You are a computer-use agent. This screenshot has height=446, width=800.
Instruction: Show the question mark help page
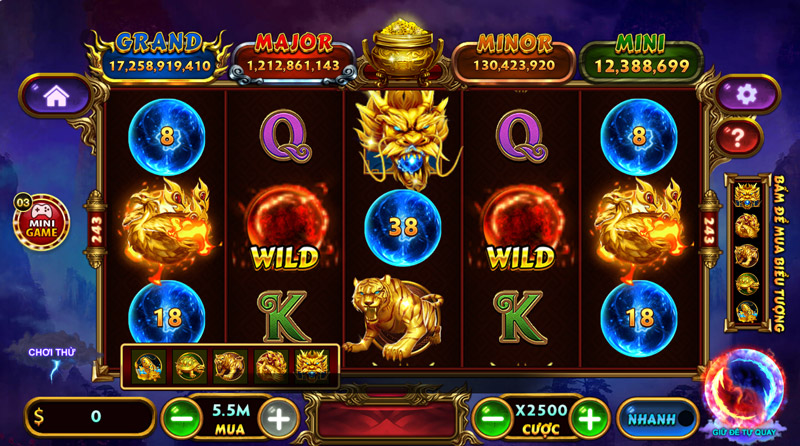[x=743, y=136]
